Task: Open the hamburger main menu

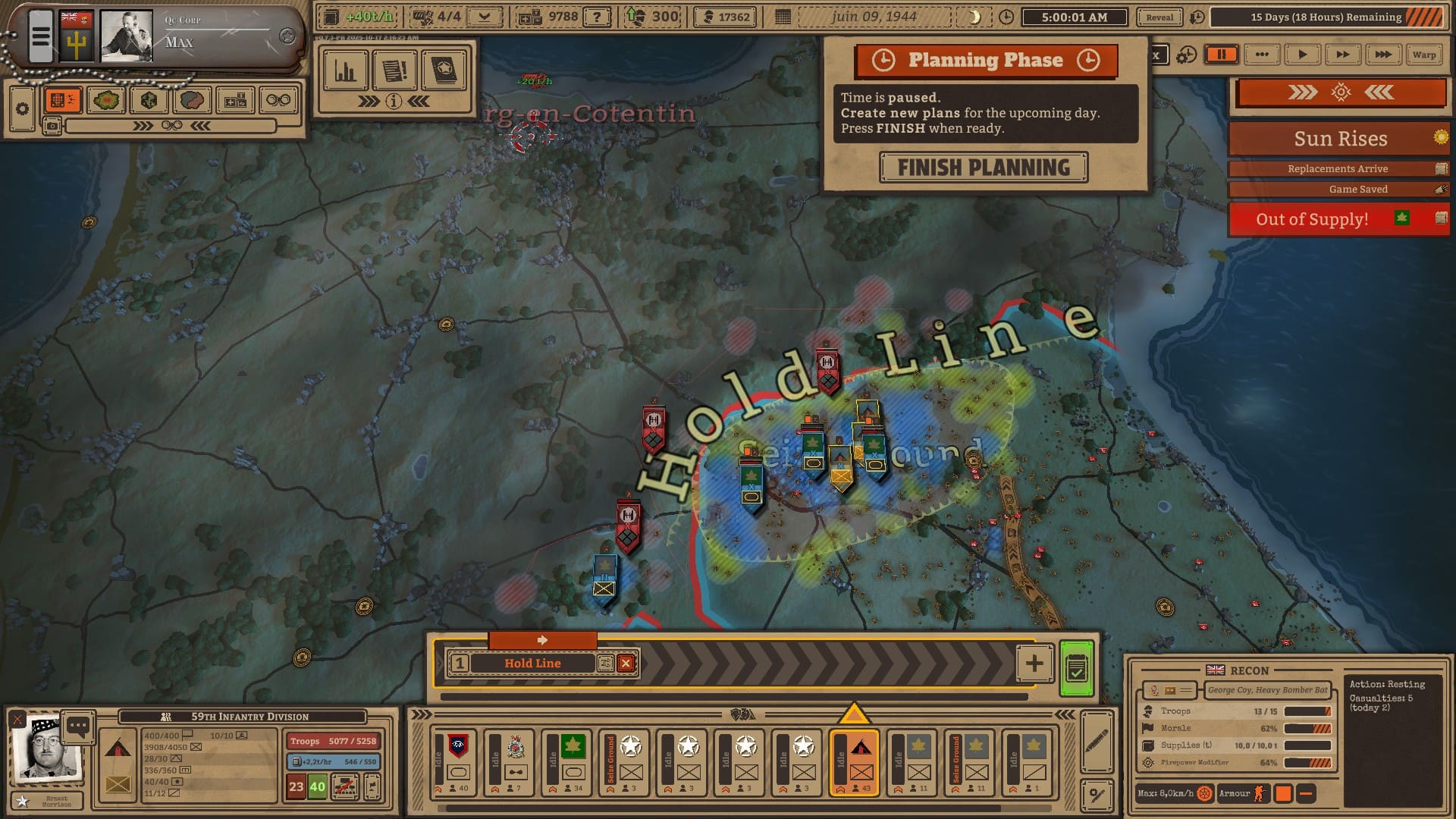Action: [41, 36]
